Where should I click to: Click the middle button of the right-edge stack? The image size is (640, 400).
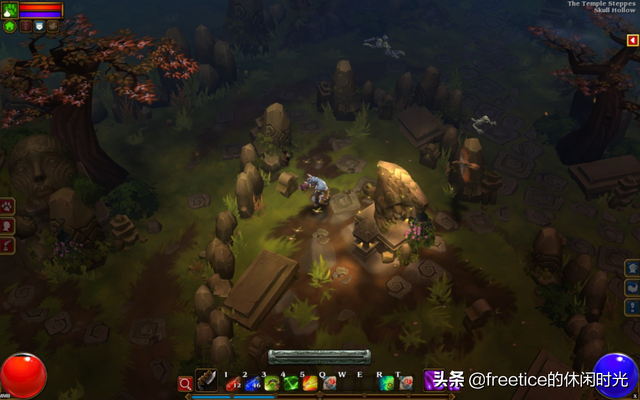tap(632, 287)
